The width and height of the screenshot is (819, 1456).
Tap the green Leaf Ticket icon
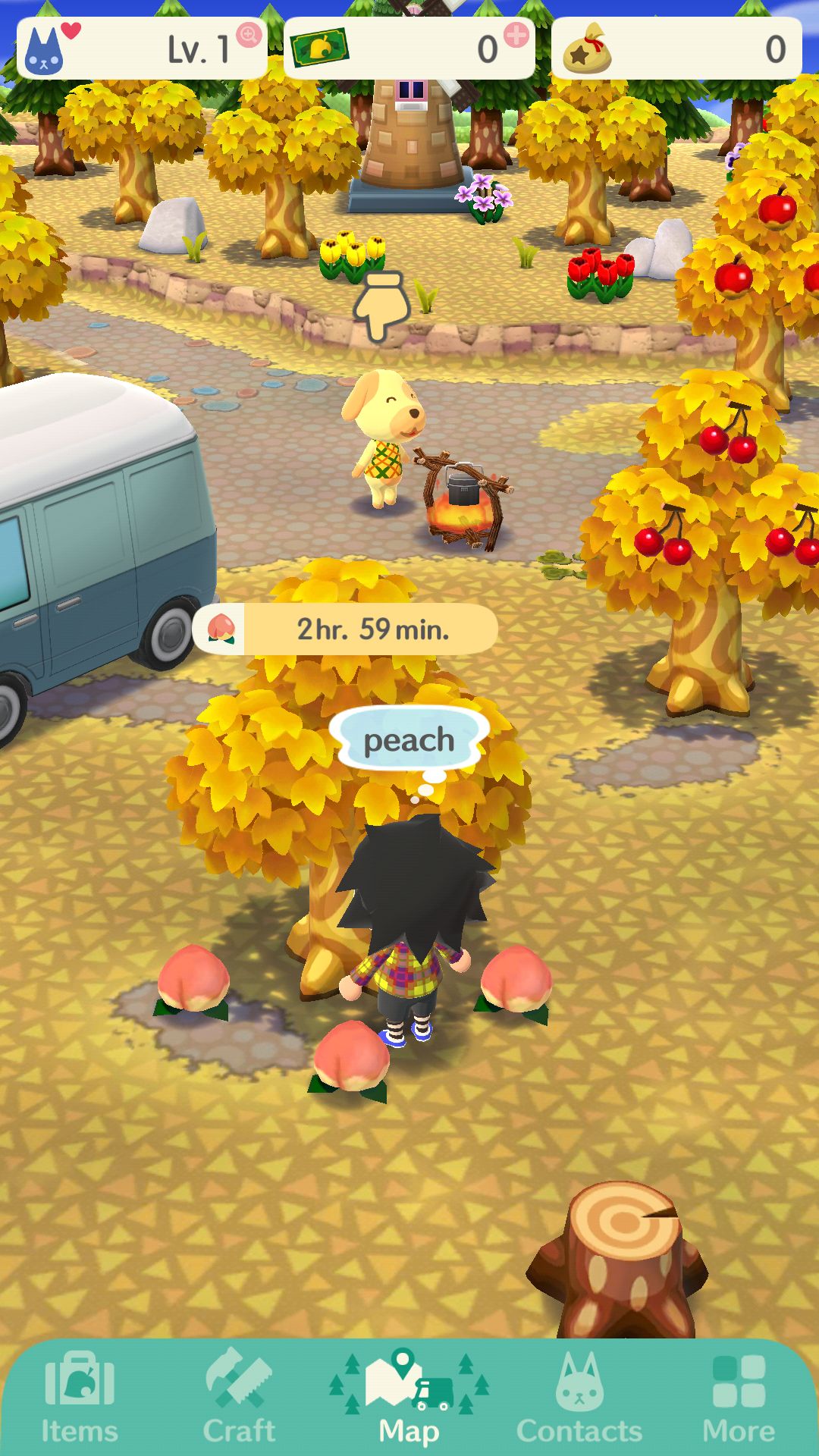click(x=319, y=48)
